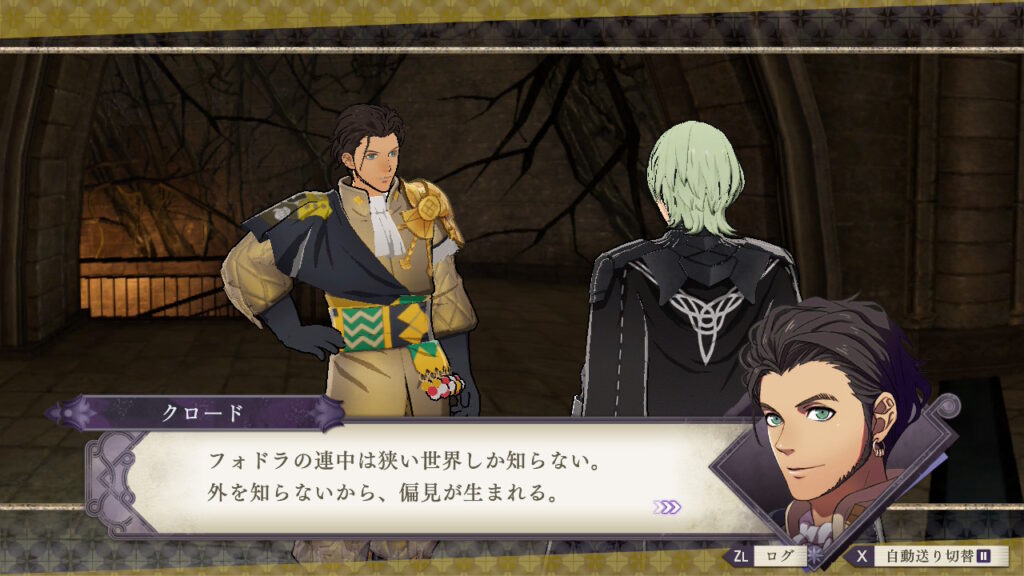Open the ログ dialogue log
Image resolution: width=1024 pixels, height=576 pixels.
(x=771, y=555)
